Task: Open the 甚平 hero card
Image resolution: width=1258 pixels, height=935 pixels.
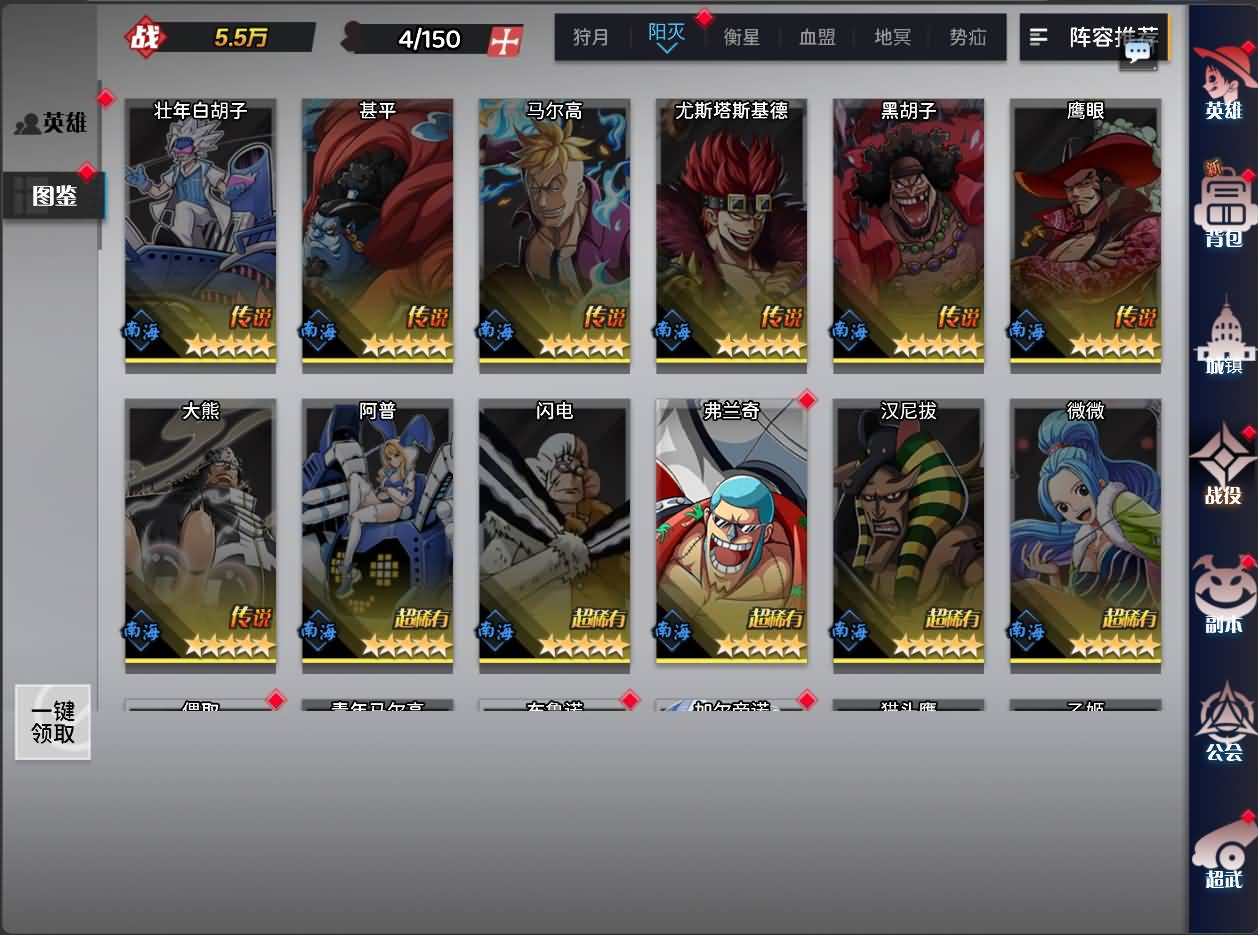Action: pos(377,234)
